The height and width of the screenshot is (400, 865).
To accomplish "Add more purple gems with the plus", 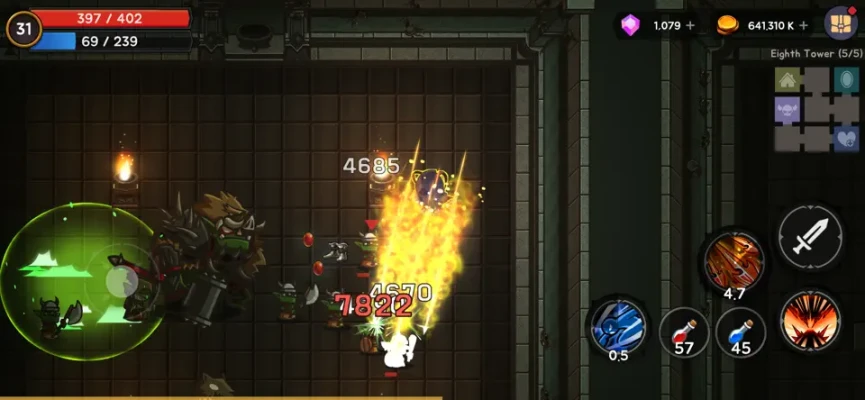I will (x=690, y=25).
